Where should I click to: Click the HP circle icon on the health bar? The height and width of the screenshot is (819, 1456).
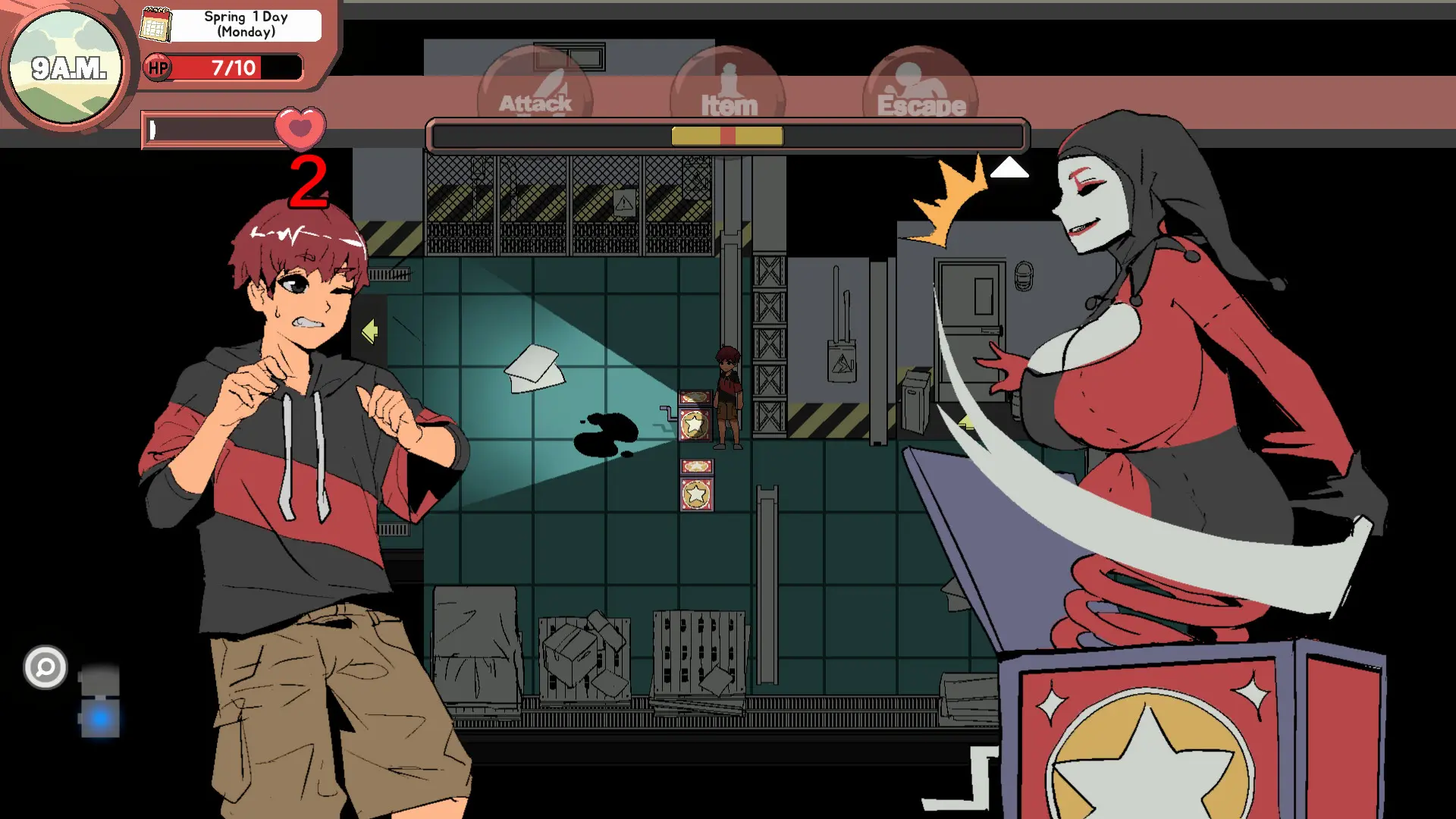click(158, 68)
